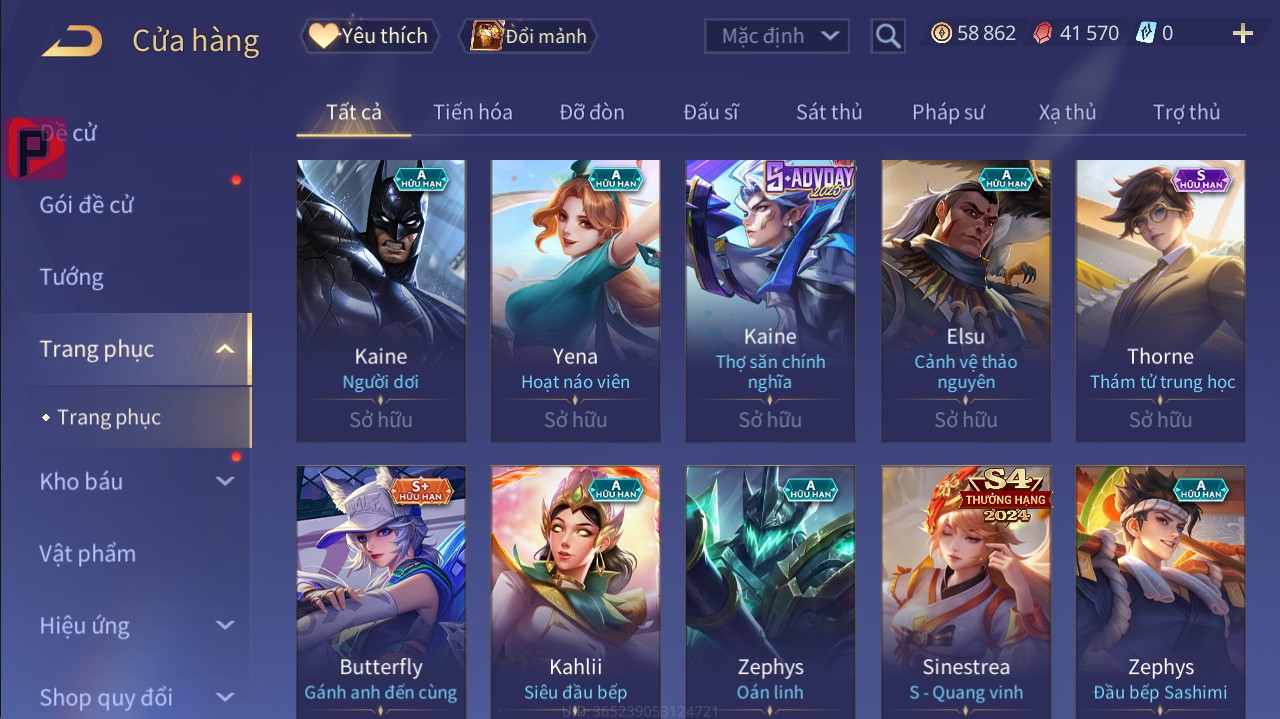Image resolution: width=1280 pixels, height=719 pixels.
Task: Pick the Butterfly Gánh anh đến cùng skin
Action: [x=381, y=590]
